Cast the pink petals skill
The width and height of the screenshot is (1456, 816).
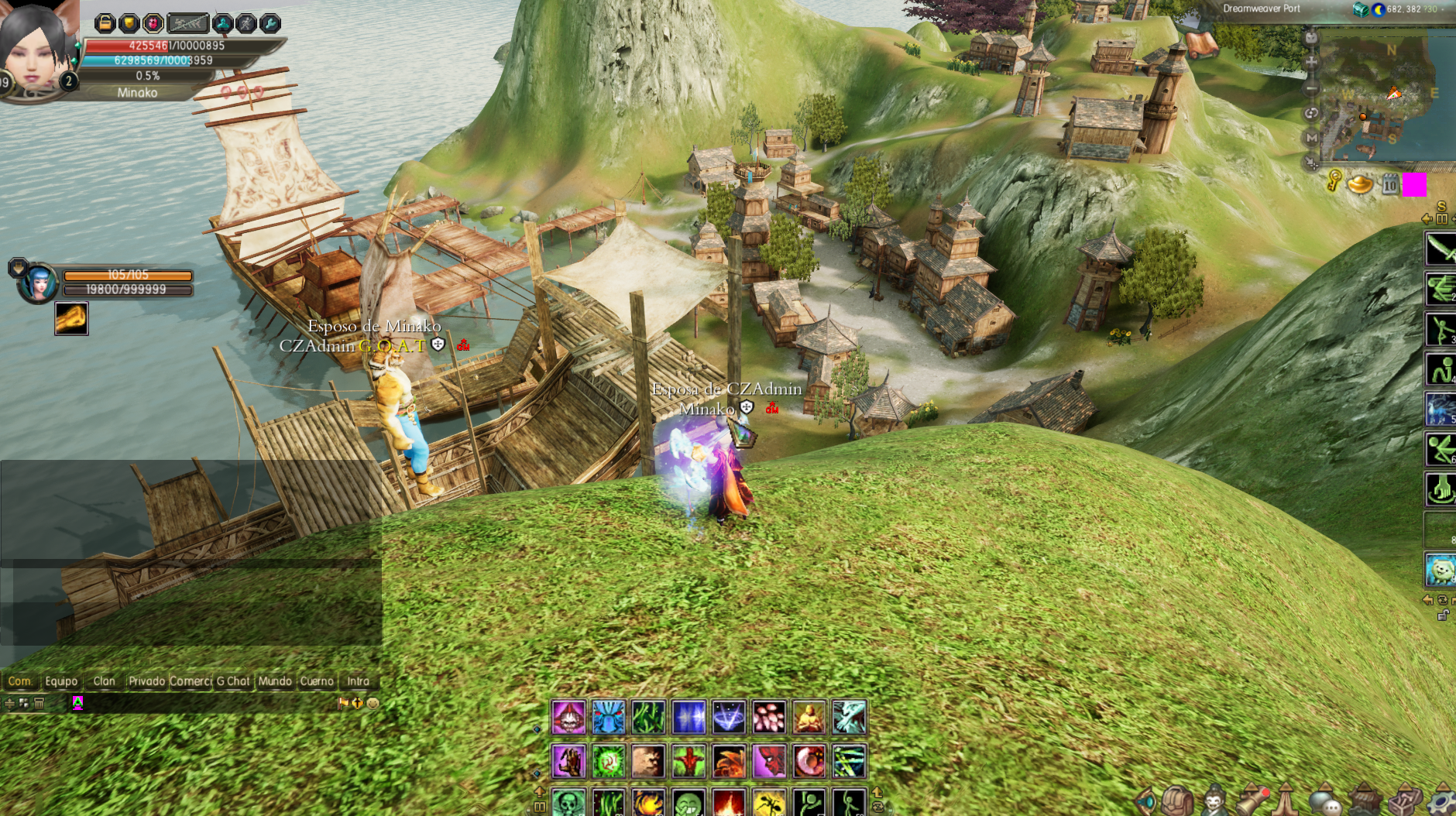tap(769, 717)
